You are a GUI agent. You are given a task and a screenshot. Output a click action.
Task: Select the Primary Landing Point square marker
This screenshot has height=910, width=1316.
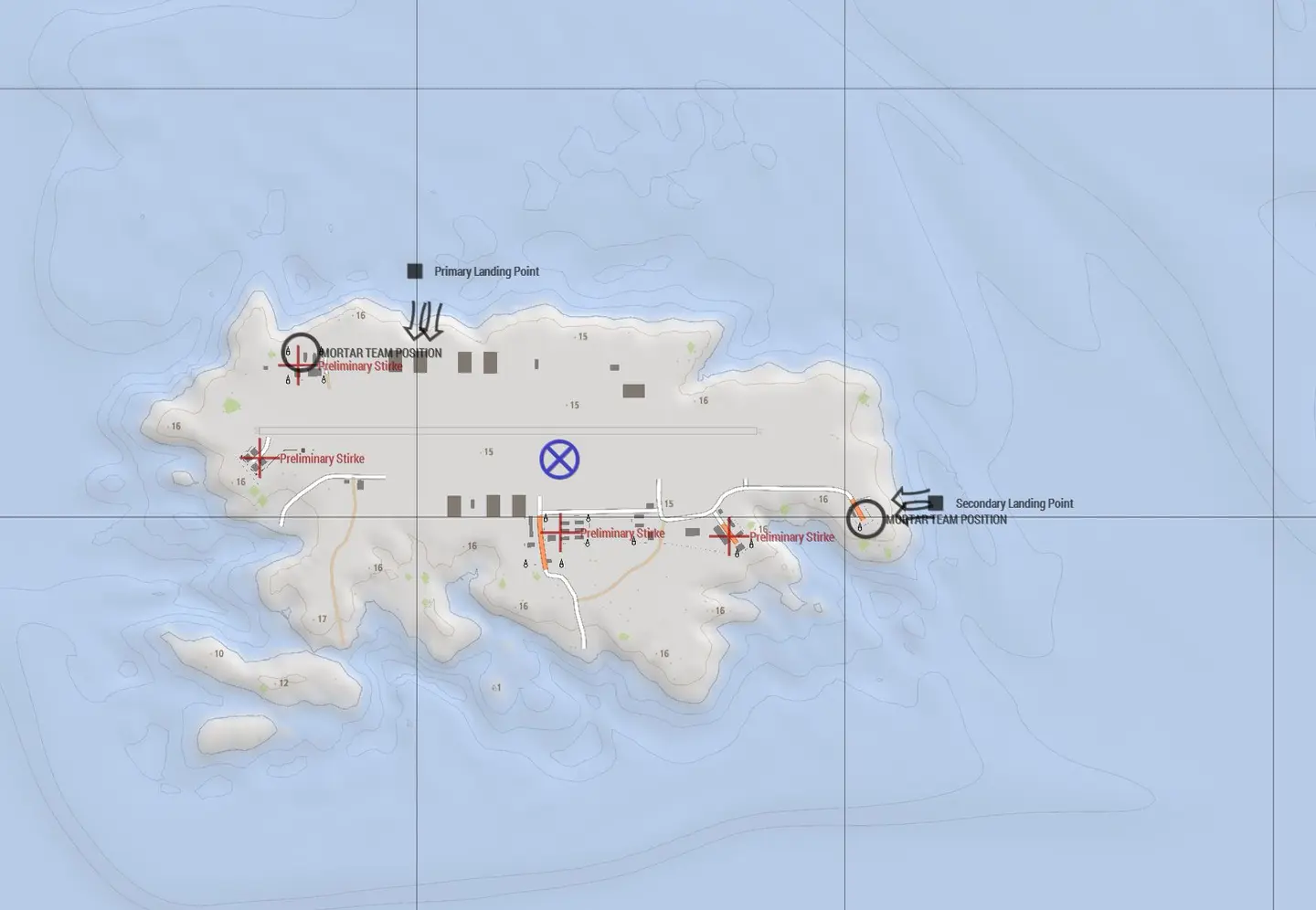point(415,271)
